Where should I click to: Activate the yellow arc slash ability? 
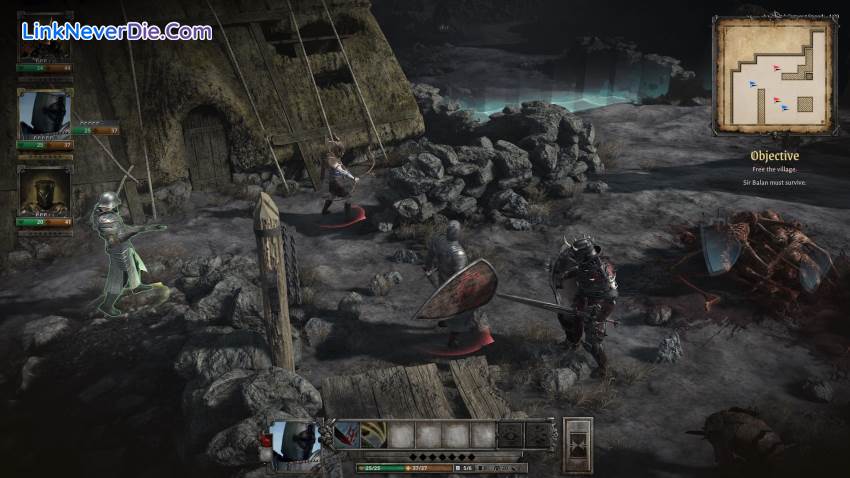click(x=373, y=435)
